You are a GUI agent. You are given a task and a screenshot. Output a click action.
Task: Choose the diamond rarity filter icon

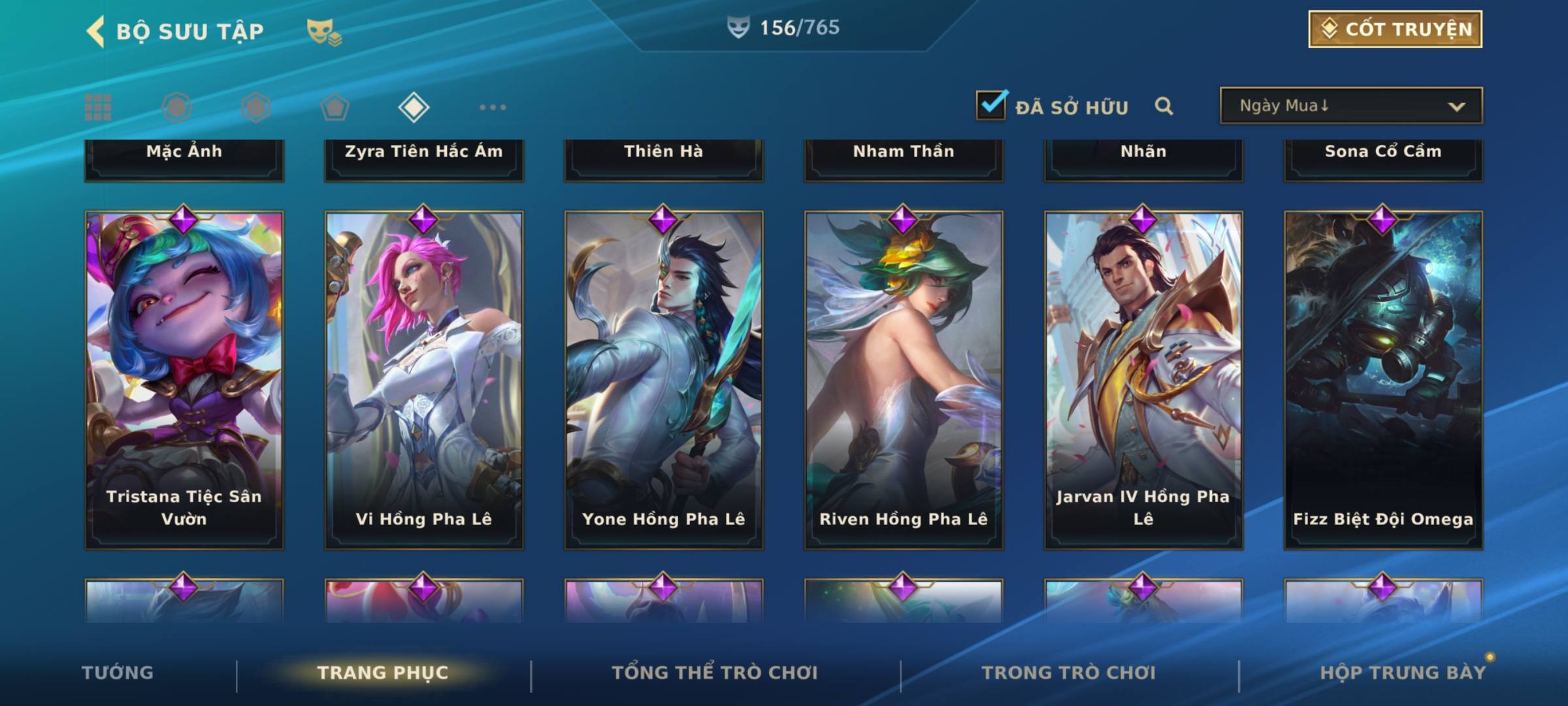click(x=414, y=107)
